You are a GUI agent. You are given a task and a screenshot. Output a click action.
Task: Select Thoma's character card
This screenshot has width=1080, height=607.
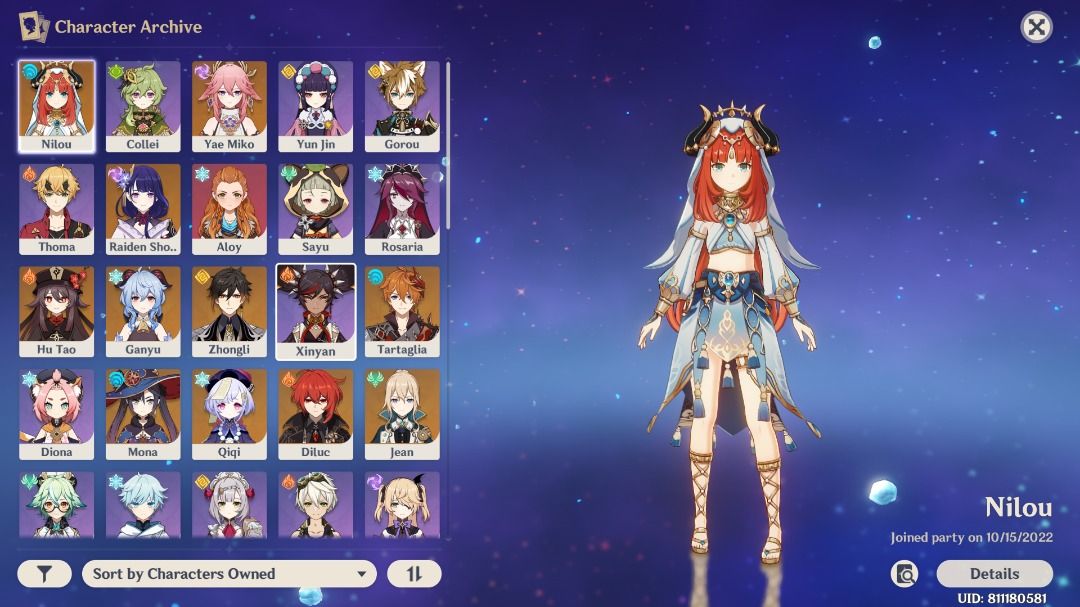click(57, 209)
